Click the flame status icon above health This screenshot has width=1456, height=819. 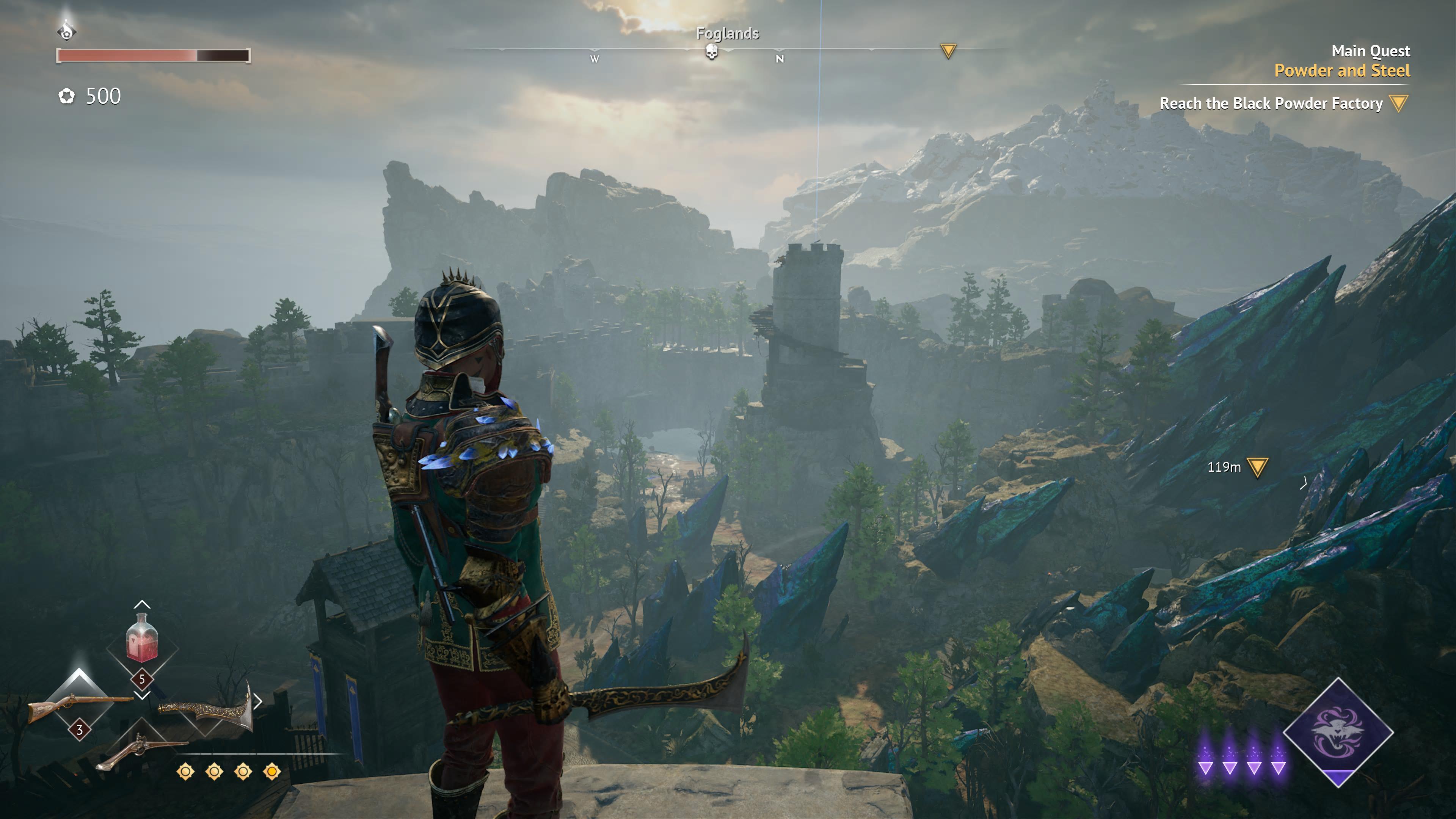point(67,30)
